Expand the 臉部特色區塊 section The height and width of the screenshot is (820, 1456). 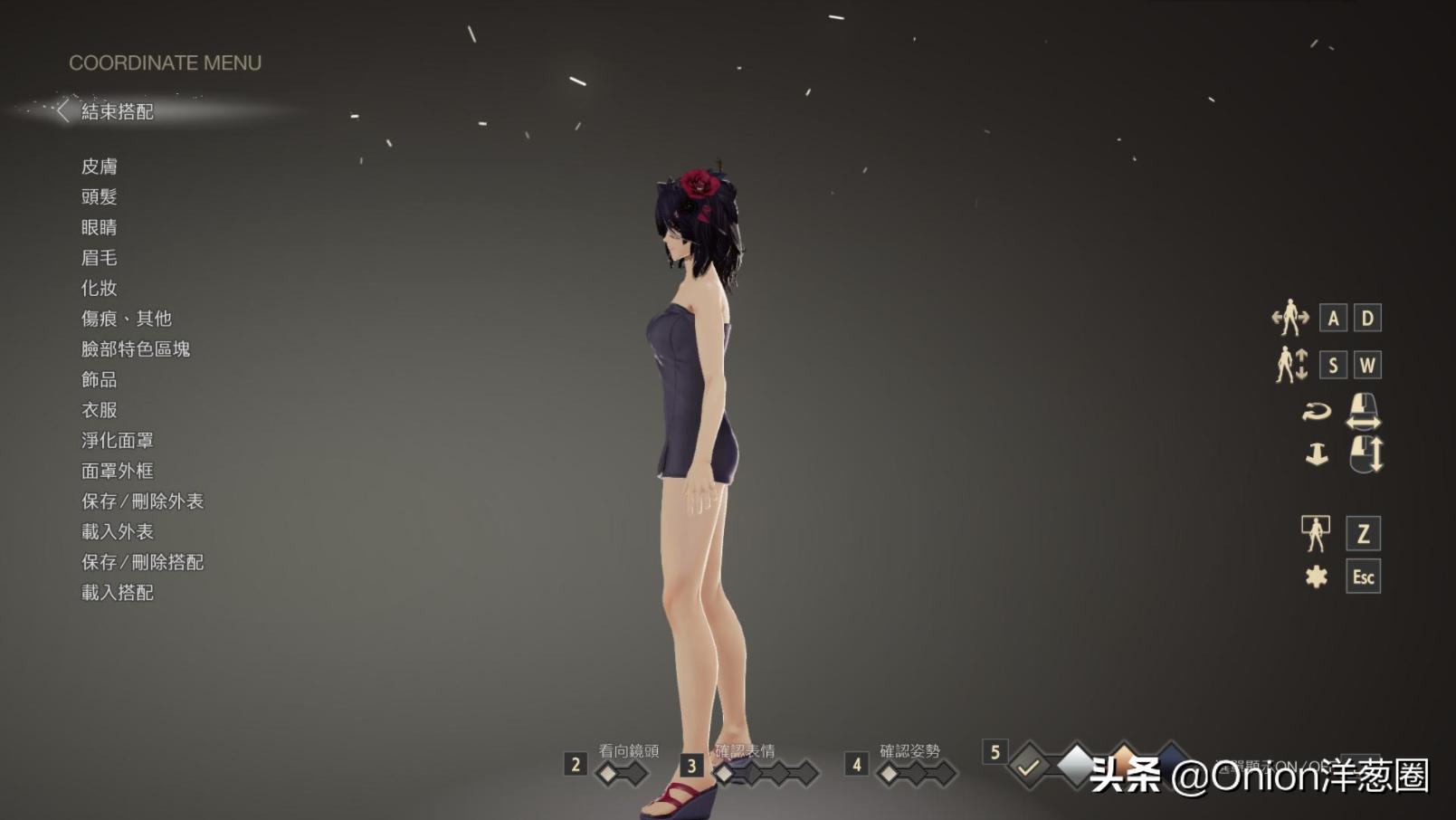[136, 348]
